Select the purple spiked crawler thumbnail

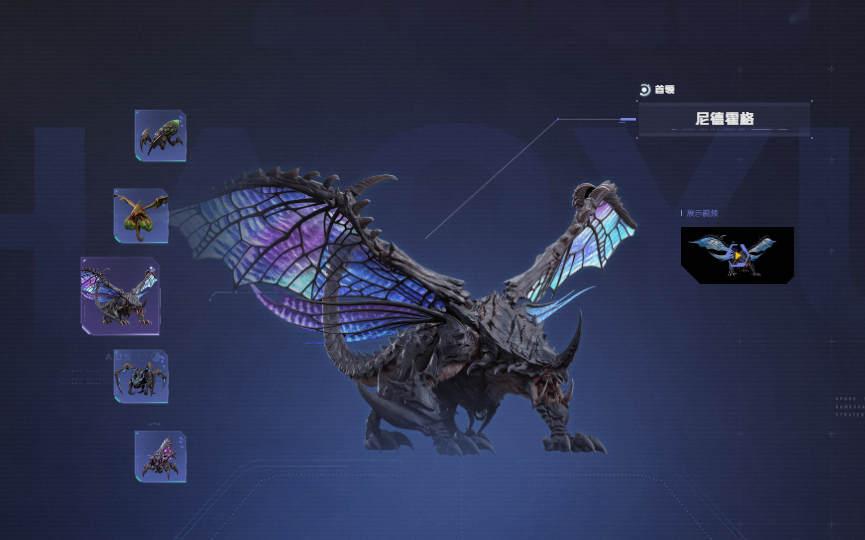coord(160,456)
